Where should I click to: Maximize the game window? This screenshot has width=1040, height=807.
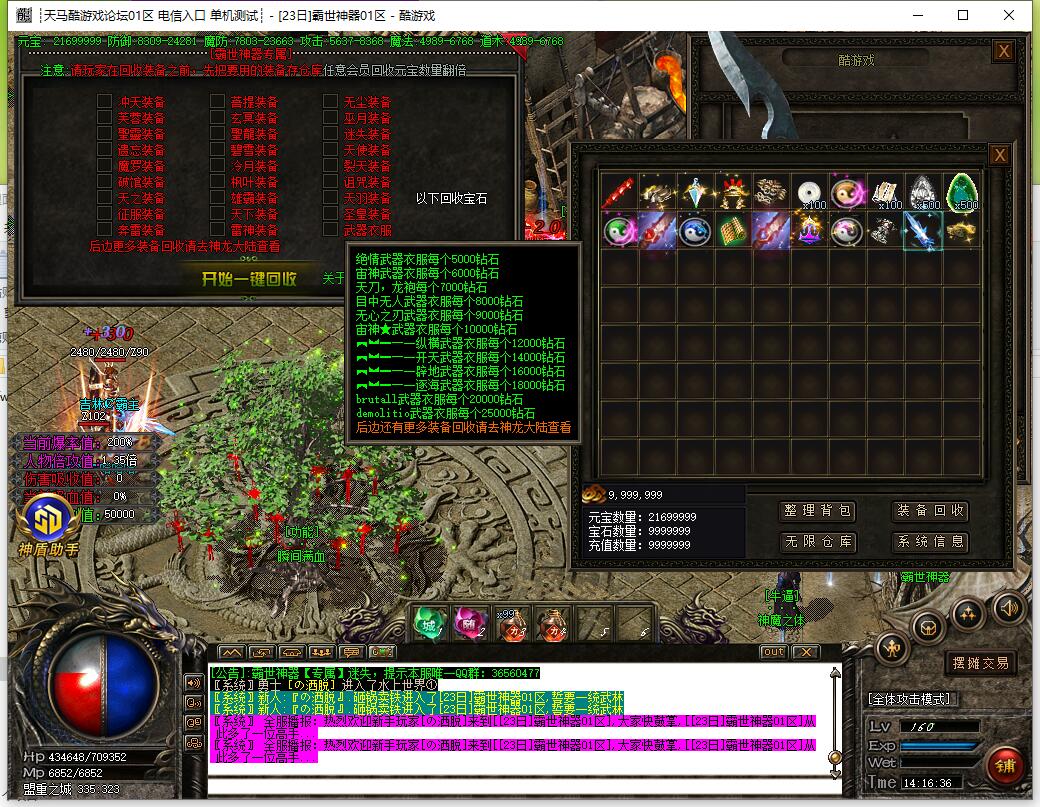click(963, 15)
